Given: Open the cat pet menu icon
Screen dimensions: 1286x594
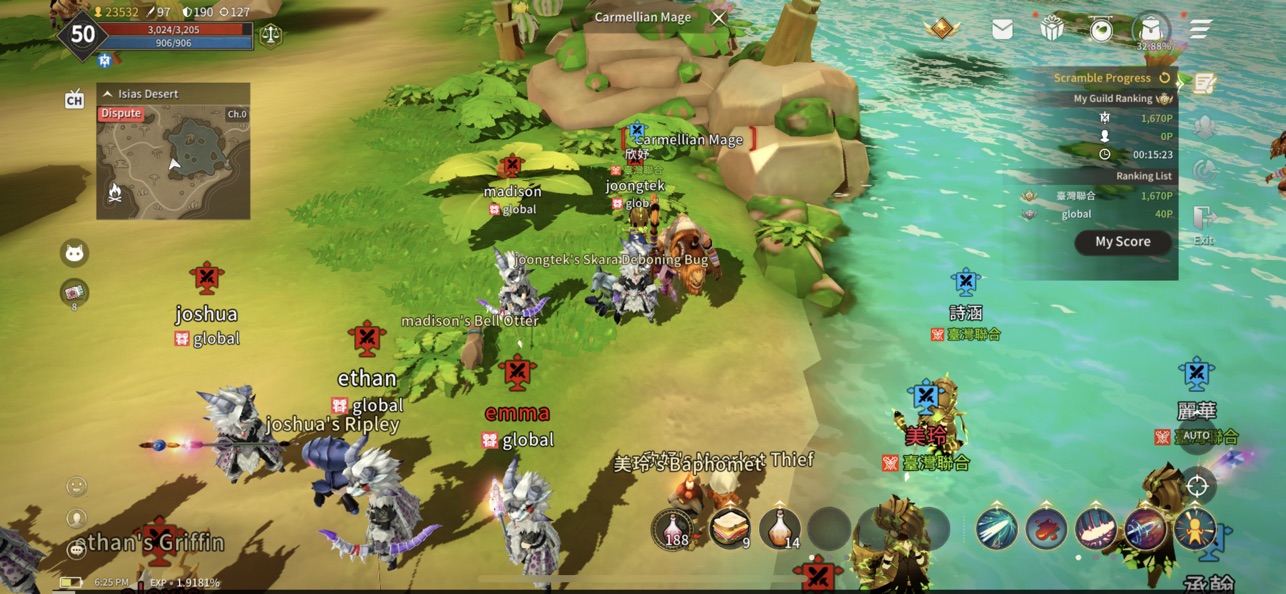Looking at the screenshot, I should click(74, 253).
